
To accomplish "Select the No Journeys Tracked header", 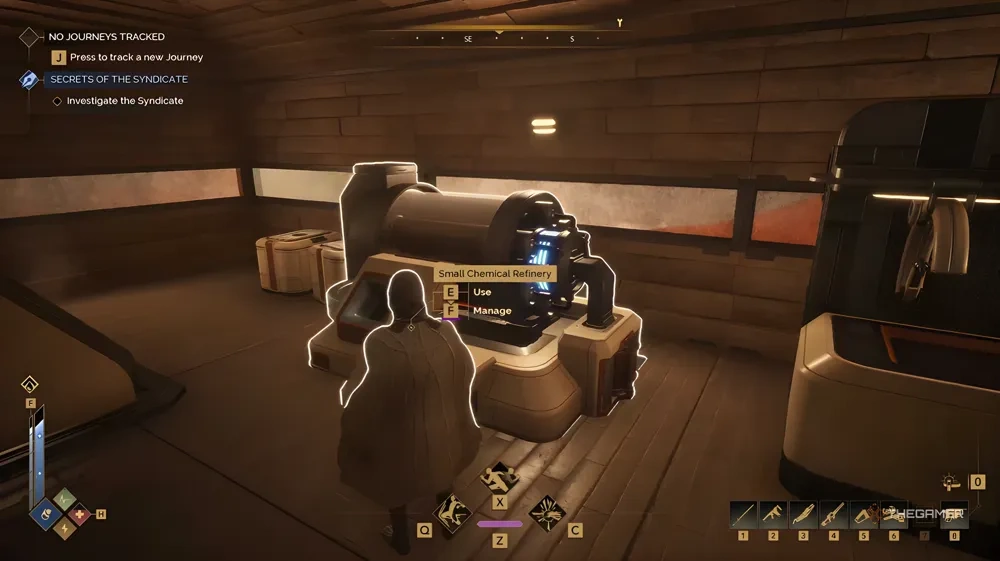I will coord(106,37).
